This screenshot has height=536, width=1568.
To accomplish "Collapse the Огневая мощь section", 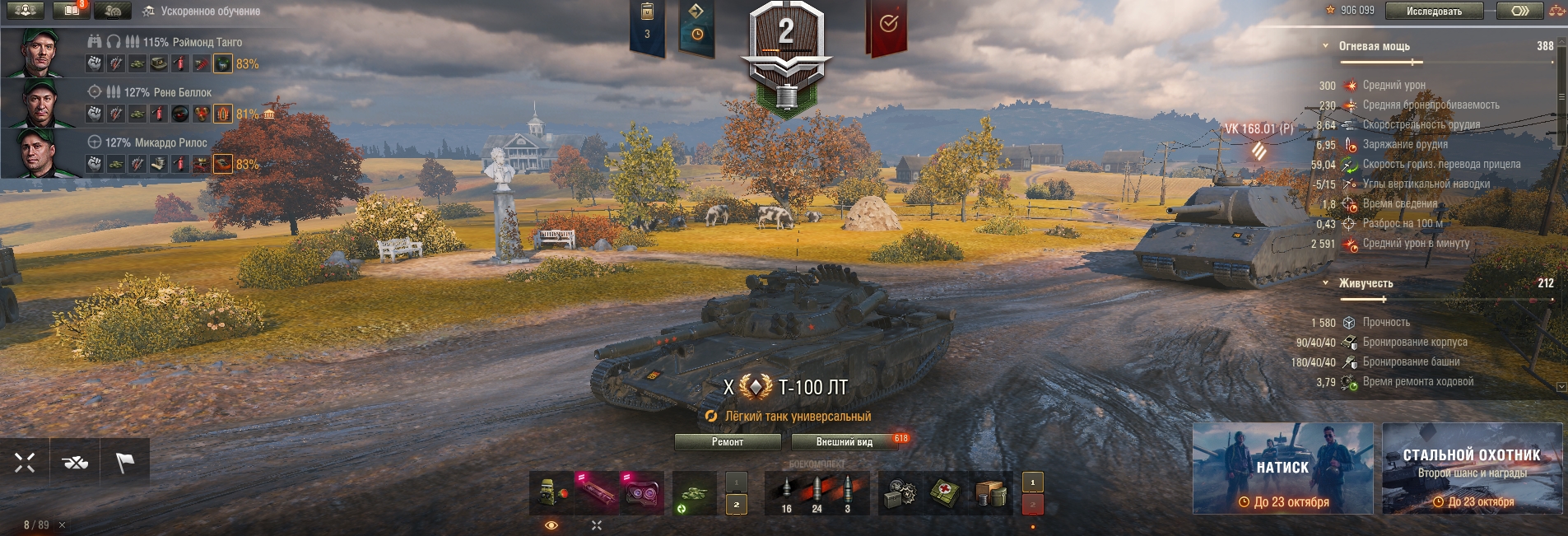I will [1325, 46].
